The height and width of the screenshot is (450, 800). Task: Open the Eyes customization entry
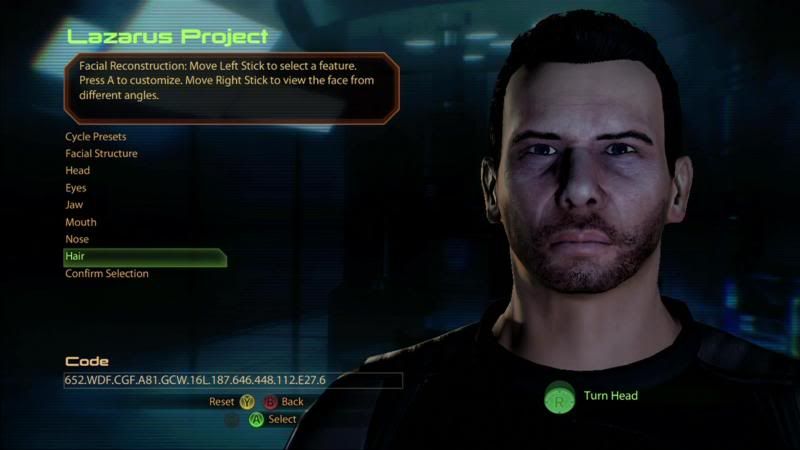[x=76, y=188]
